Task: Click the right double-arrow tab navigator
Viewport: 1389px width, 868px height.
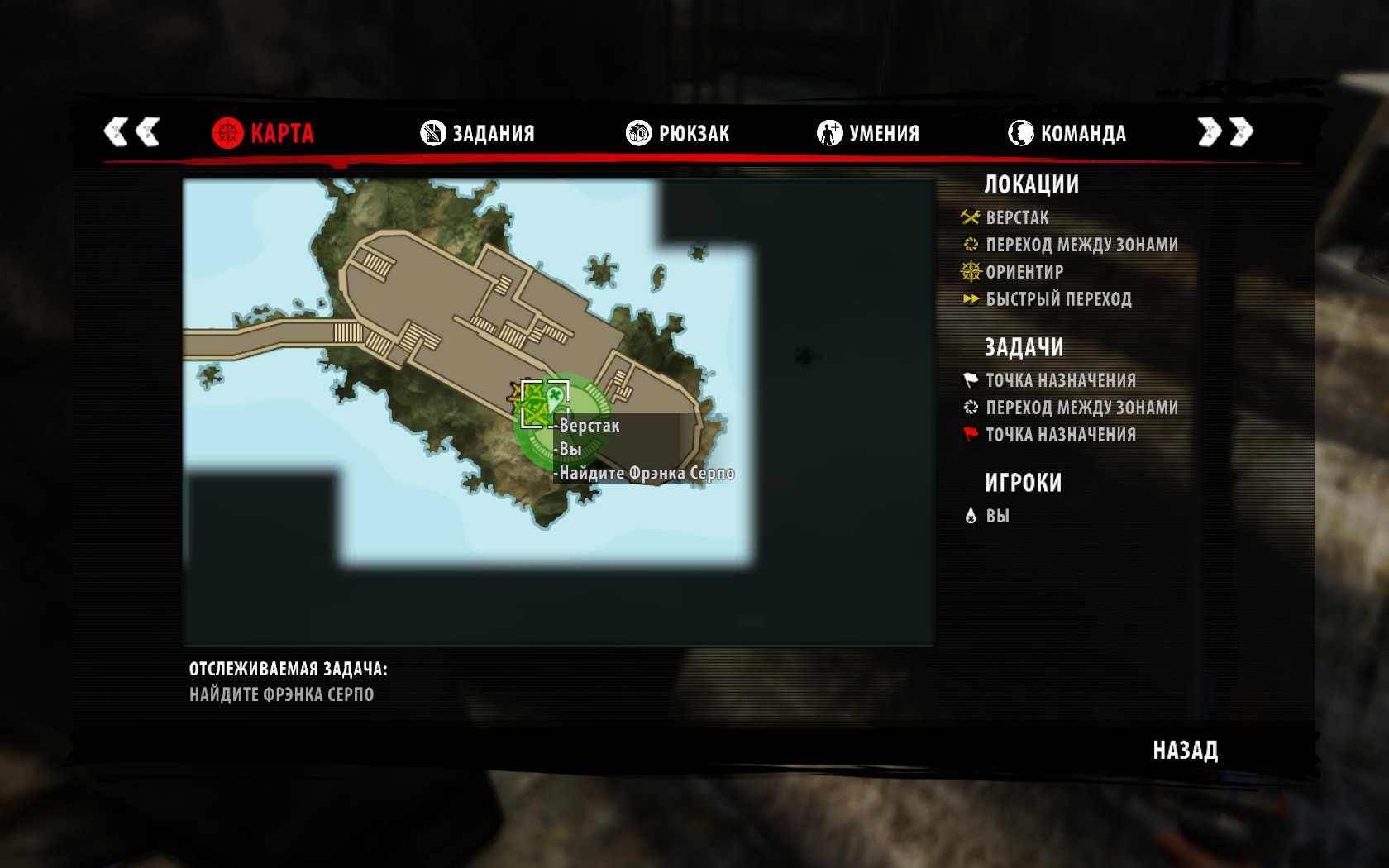Action: coord(1225,131)
